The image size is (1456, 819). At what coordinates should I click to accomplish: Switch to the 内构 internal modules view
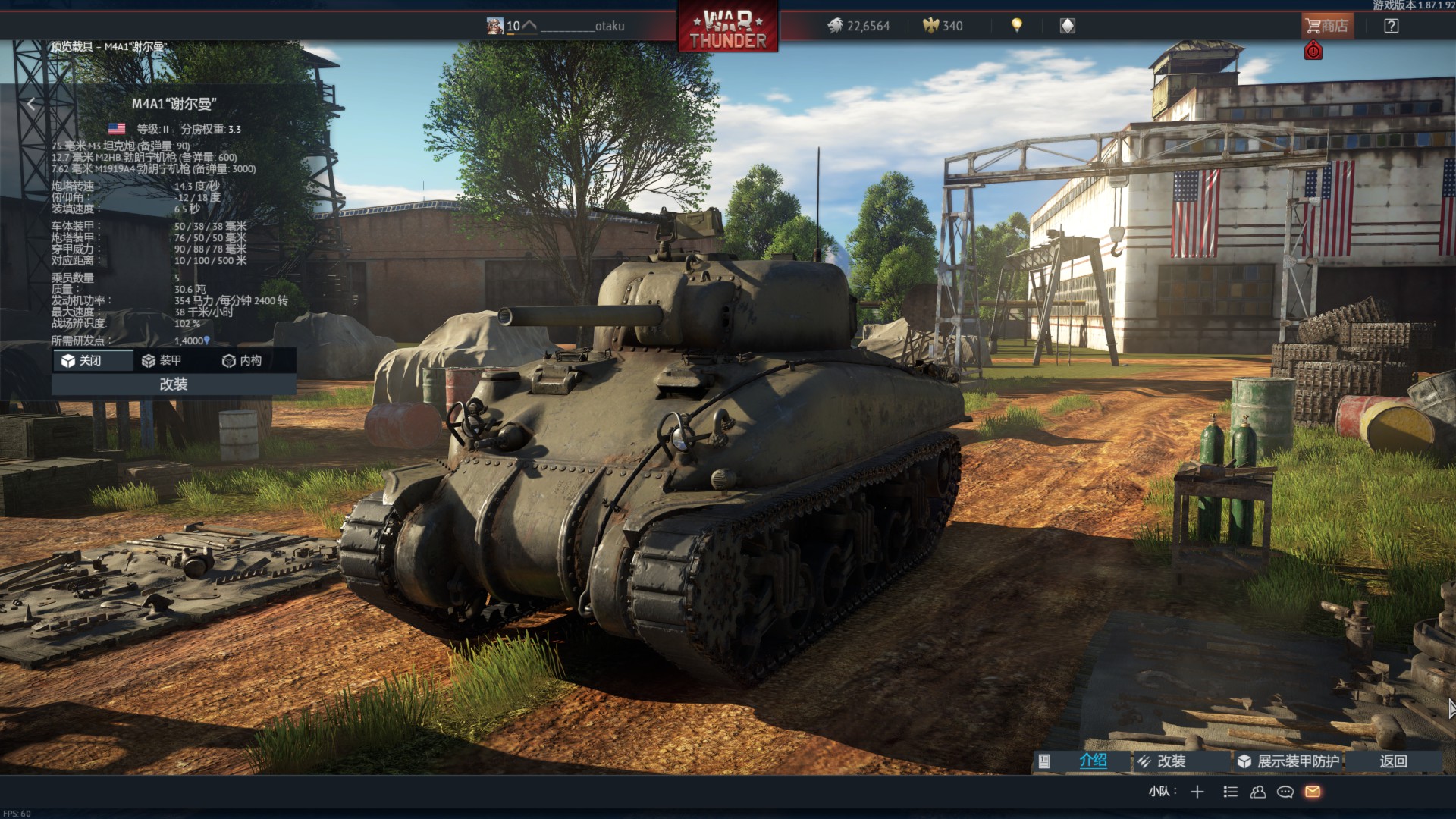coord(242,361)
